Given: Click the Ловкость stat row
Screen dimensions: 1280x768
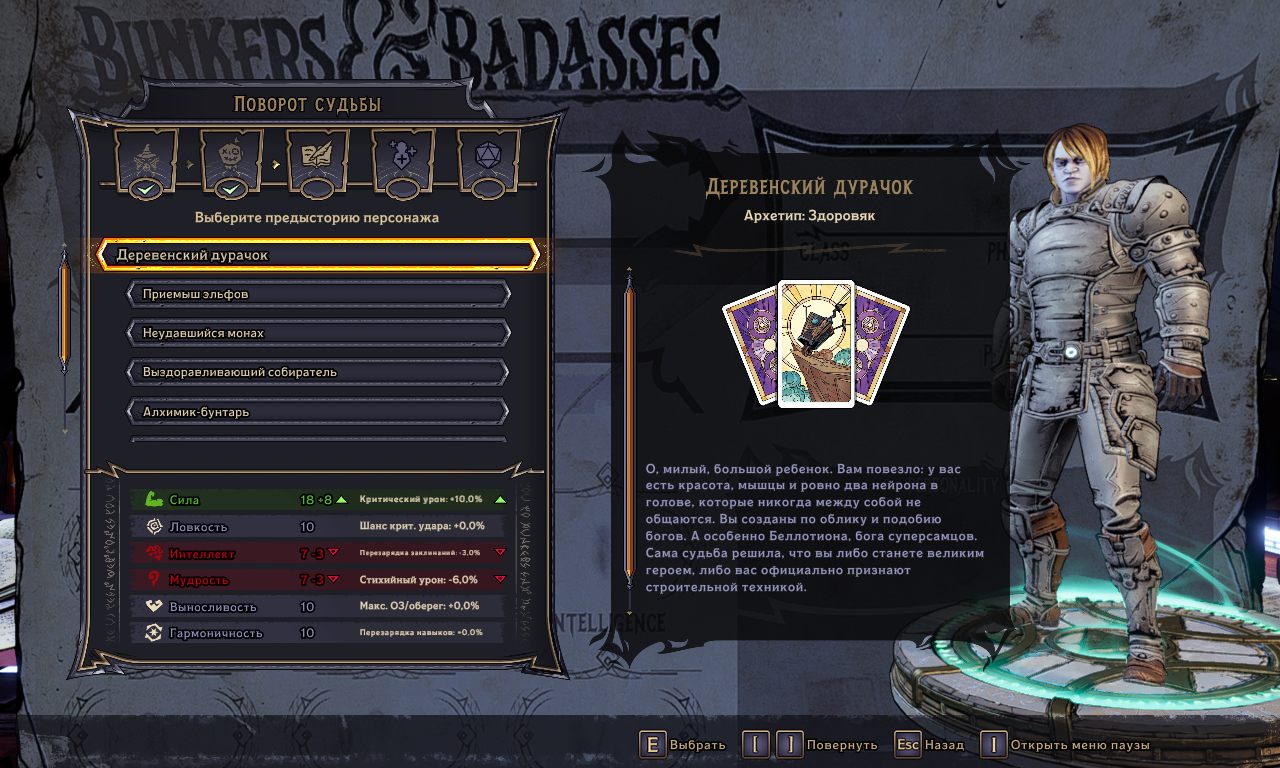Looking at the screenshot, I should coord(318,526).
